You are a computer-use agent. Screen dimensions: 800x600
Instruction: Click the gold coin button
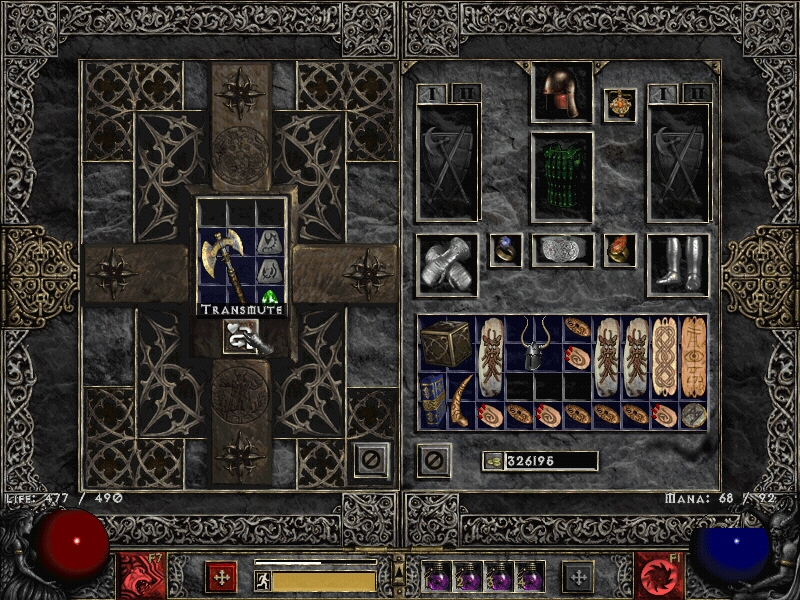[x=492, y=461]
